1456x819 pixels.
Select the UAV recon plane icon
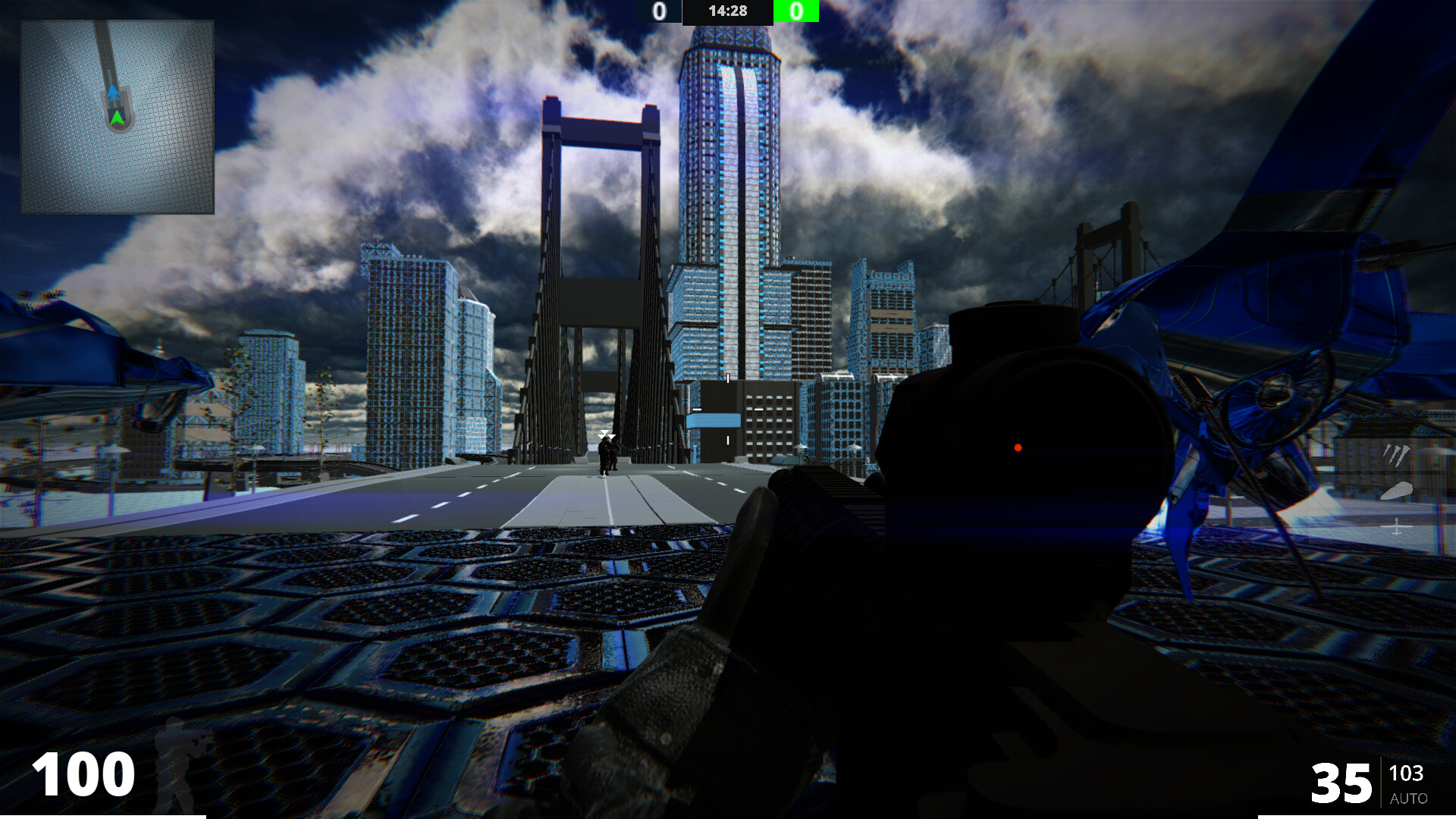coord(1396,526)
